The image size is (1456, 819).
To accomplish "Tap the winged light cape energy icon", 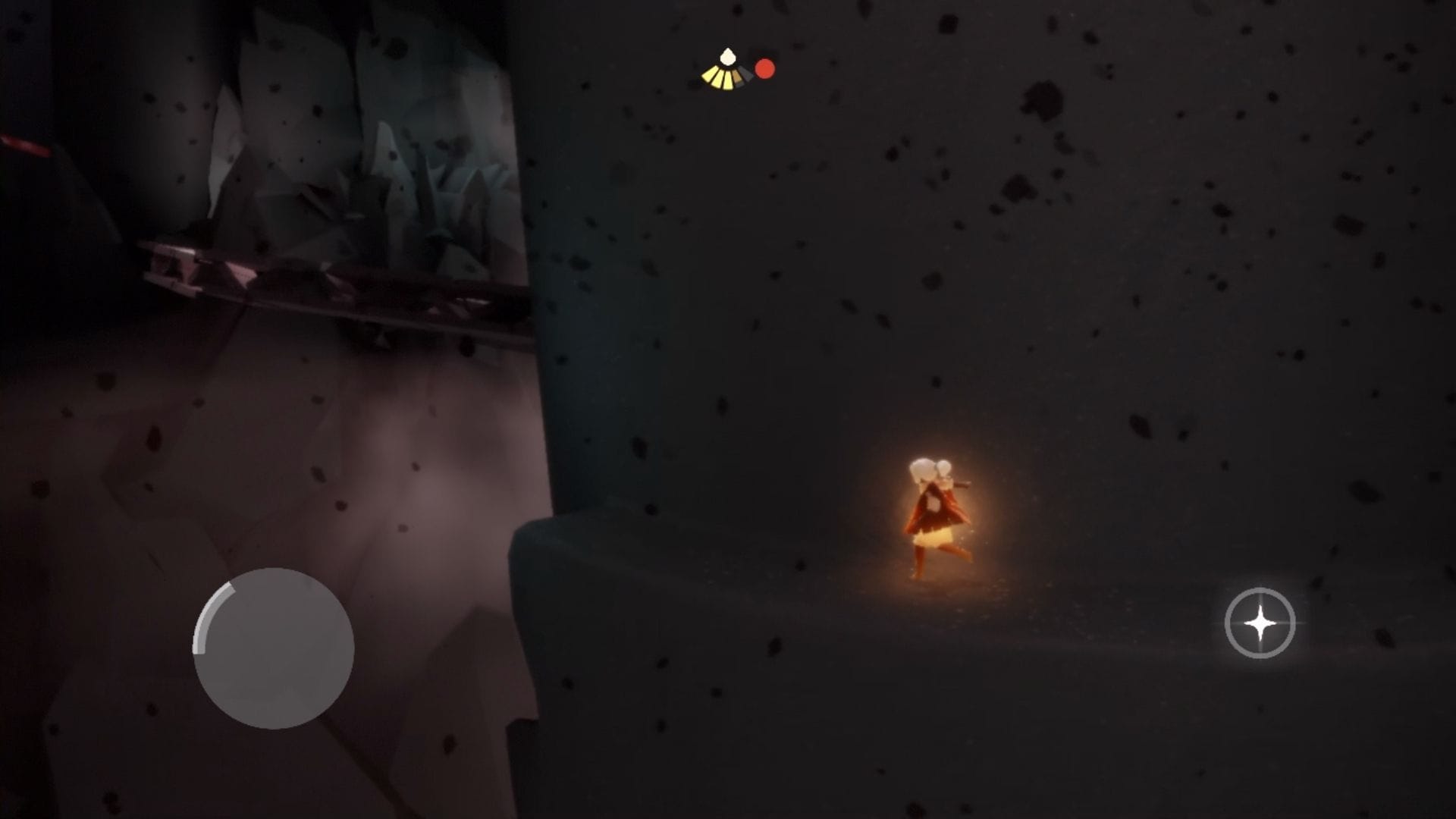I will [x=727, y=71].
